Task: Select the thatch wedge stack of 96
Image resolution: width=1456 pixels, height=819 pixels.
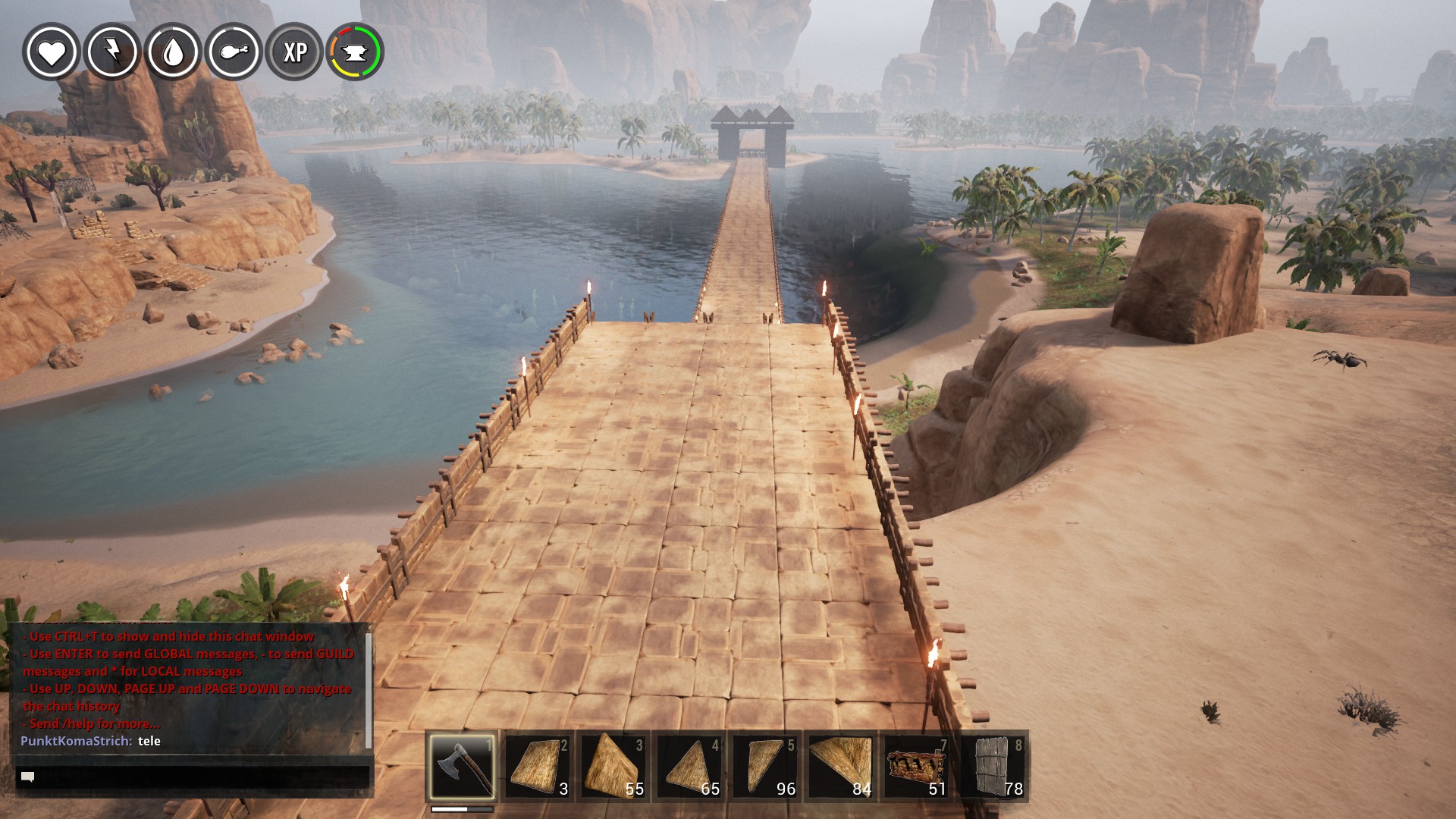Action: [x=765, y=766]
